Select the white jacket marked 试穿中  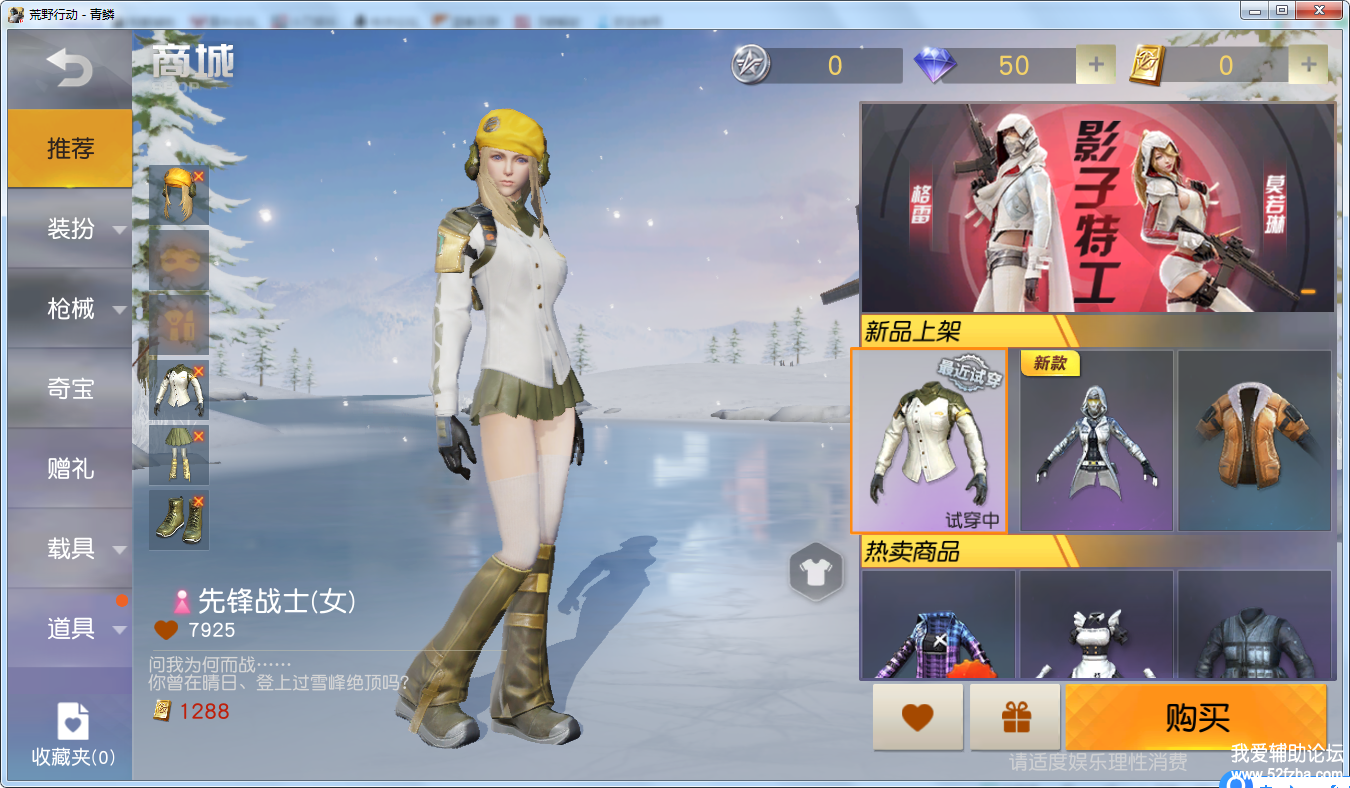click(929, 441)
